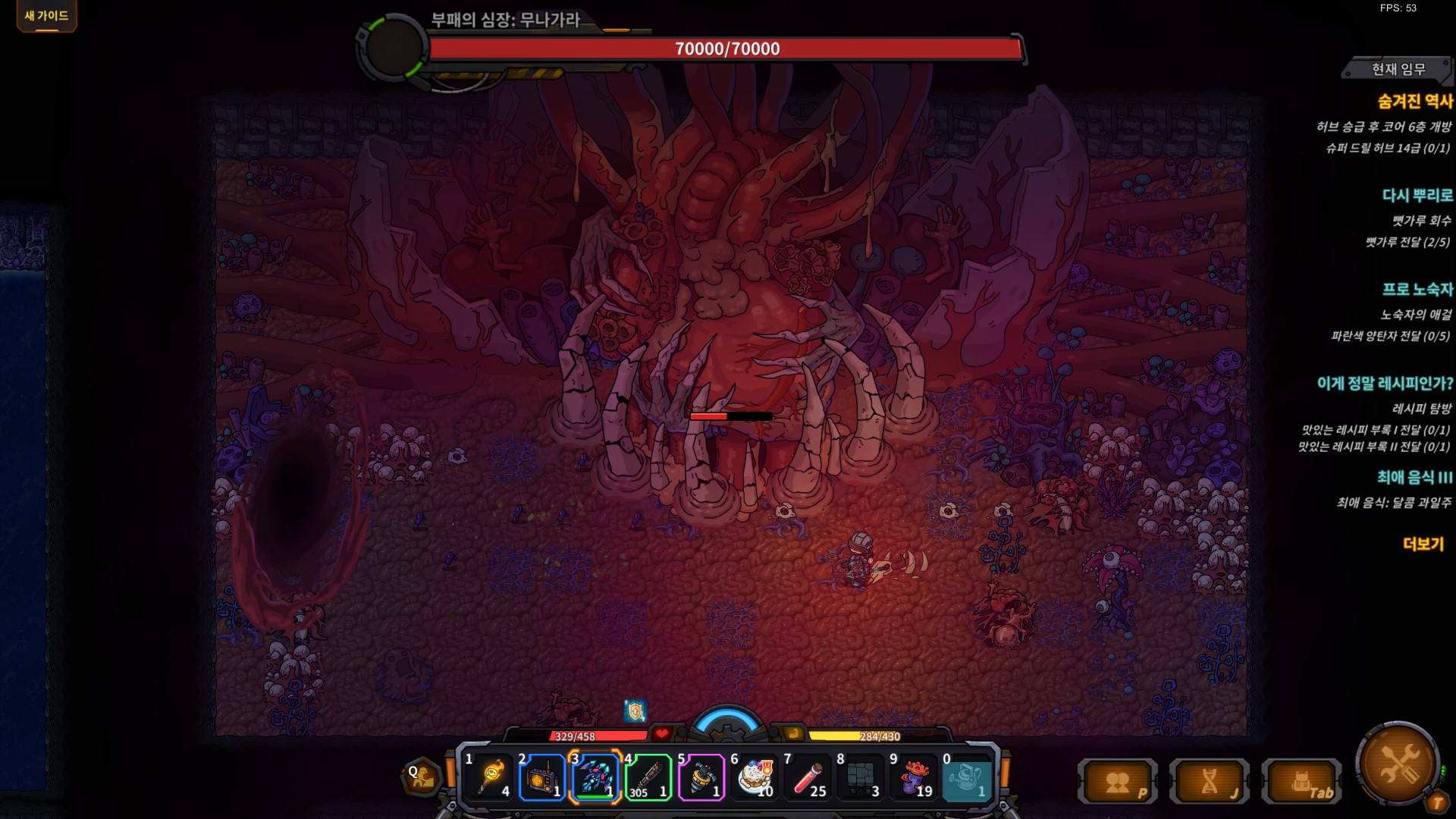
Task: Click the 현재 임무 quest tracker header
Action: click(x=1398, y=69)
